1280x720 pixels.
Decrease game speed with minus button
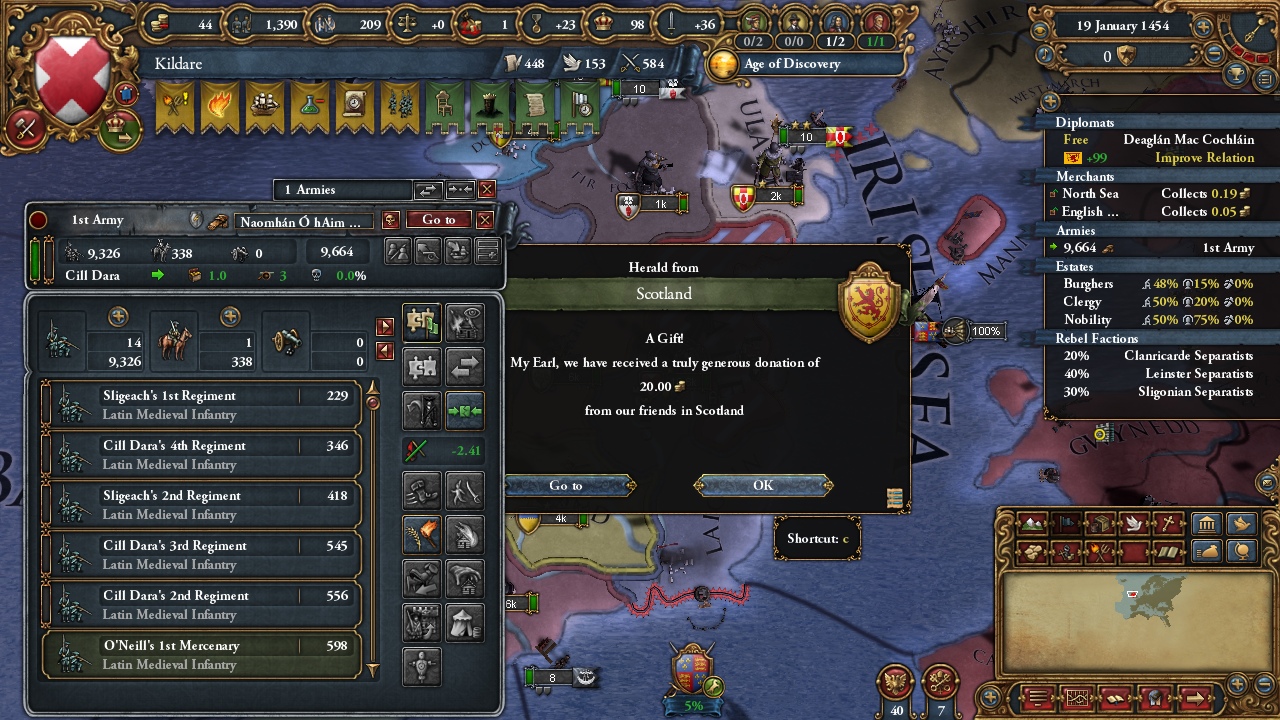1215,55
